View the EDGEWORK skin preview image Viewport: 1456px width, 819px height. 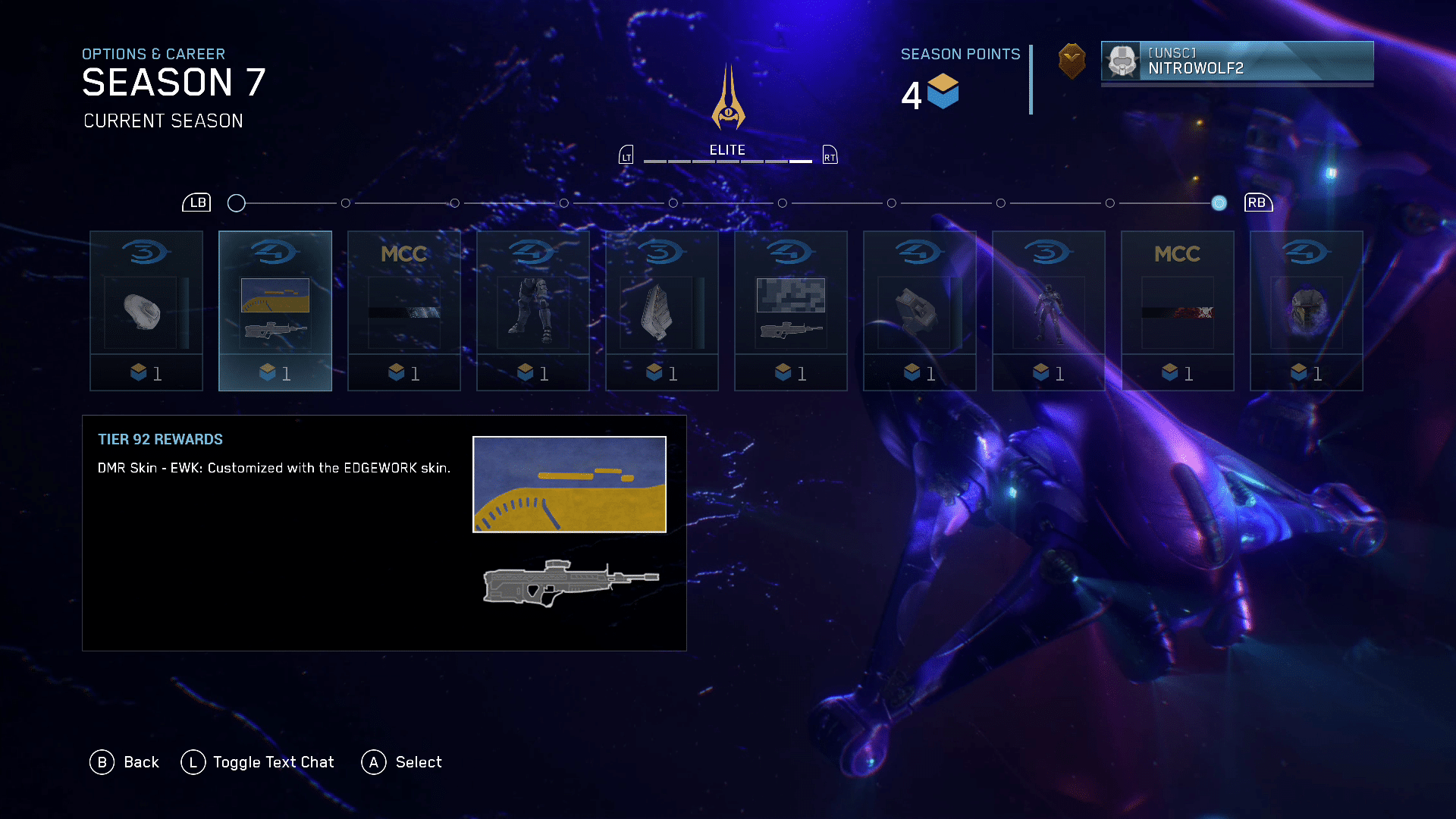pos(570,485)
